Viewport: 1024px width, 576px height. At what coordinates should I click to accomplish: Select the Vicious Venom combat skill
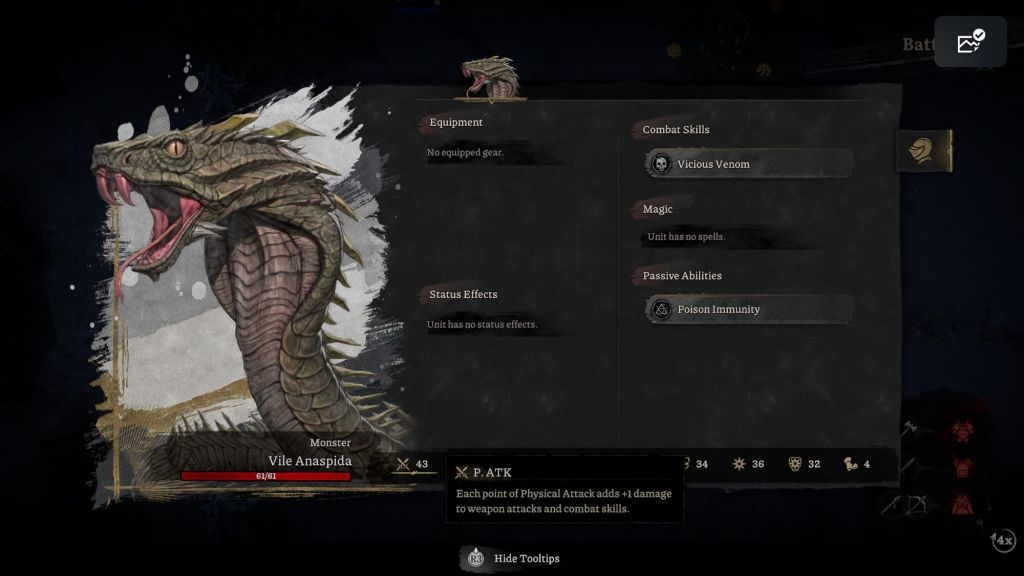tap(750, 164)
